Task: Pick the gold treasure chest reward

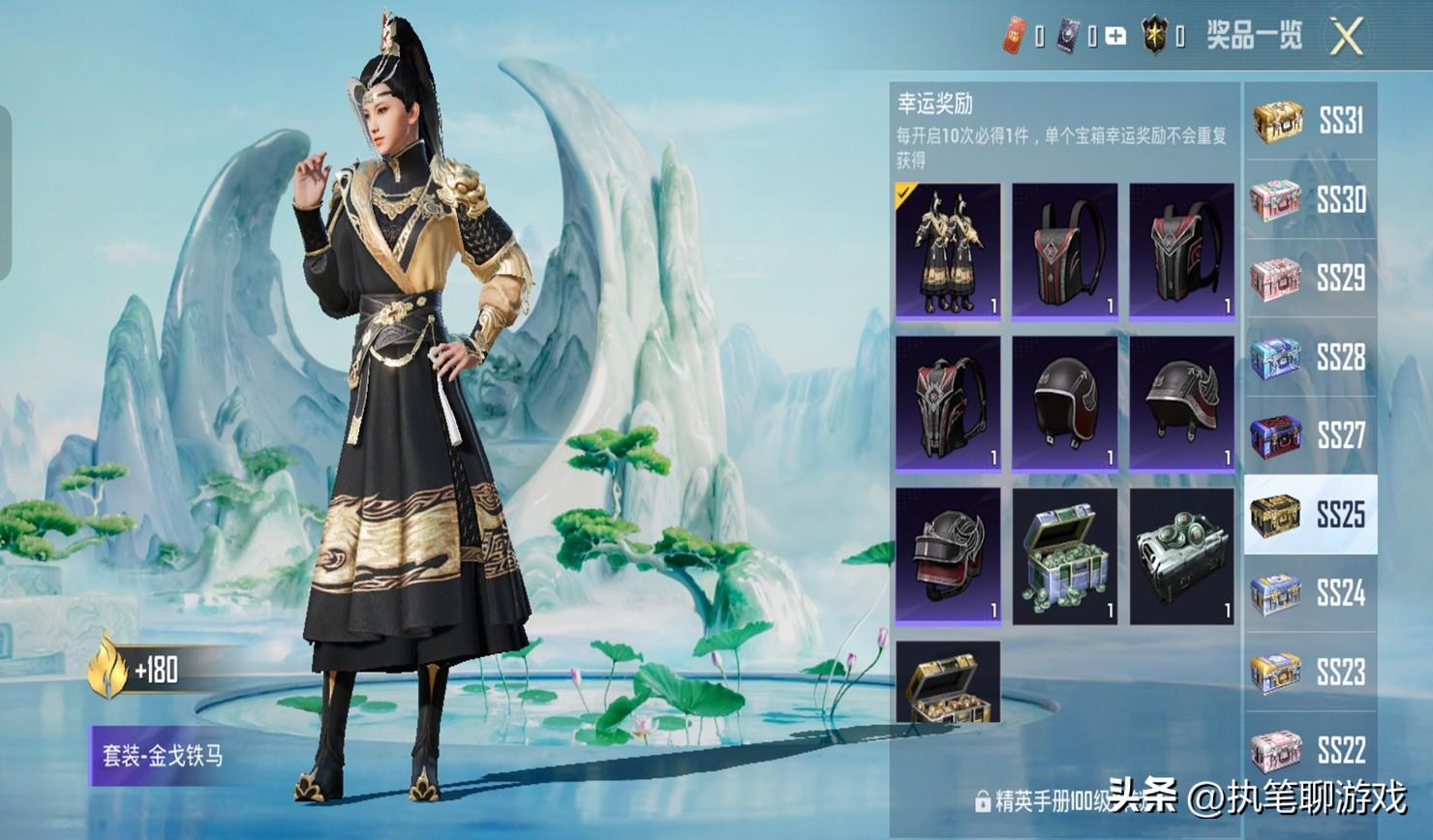Action: (x=948, y=683)
